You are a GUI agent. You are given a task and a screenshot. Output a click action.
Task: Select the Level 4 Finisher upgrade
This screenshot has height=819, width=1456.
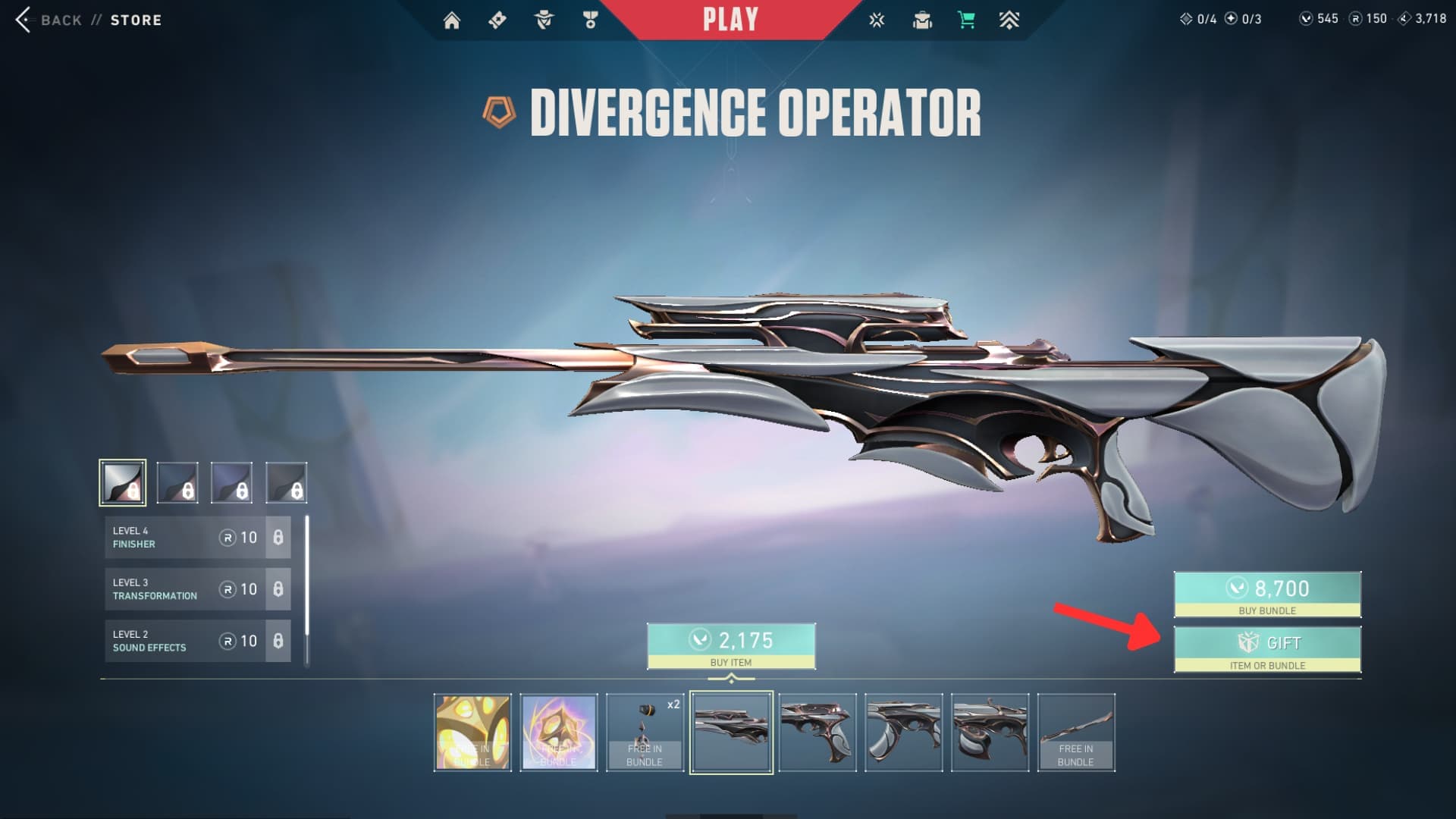tap(197, 538)
